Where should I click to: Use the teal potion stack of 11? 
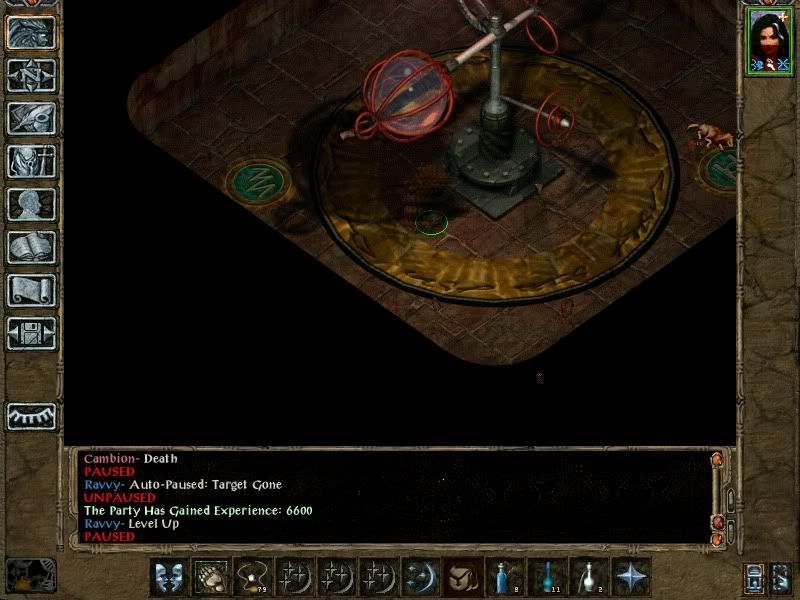point(547,577)
